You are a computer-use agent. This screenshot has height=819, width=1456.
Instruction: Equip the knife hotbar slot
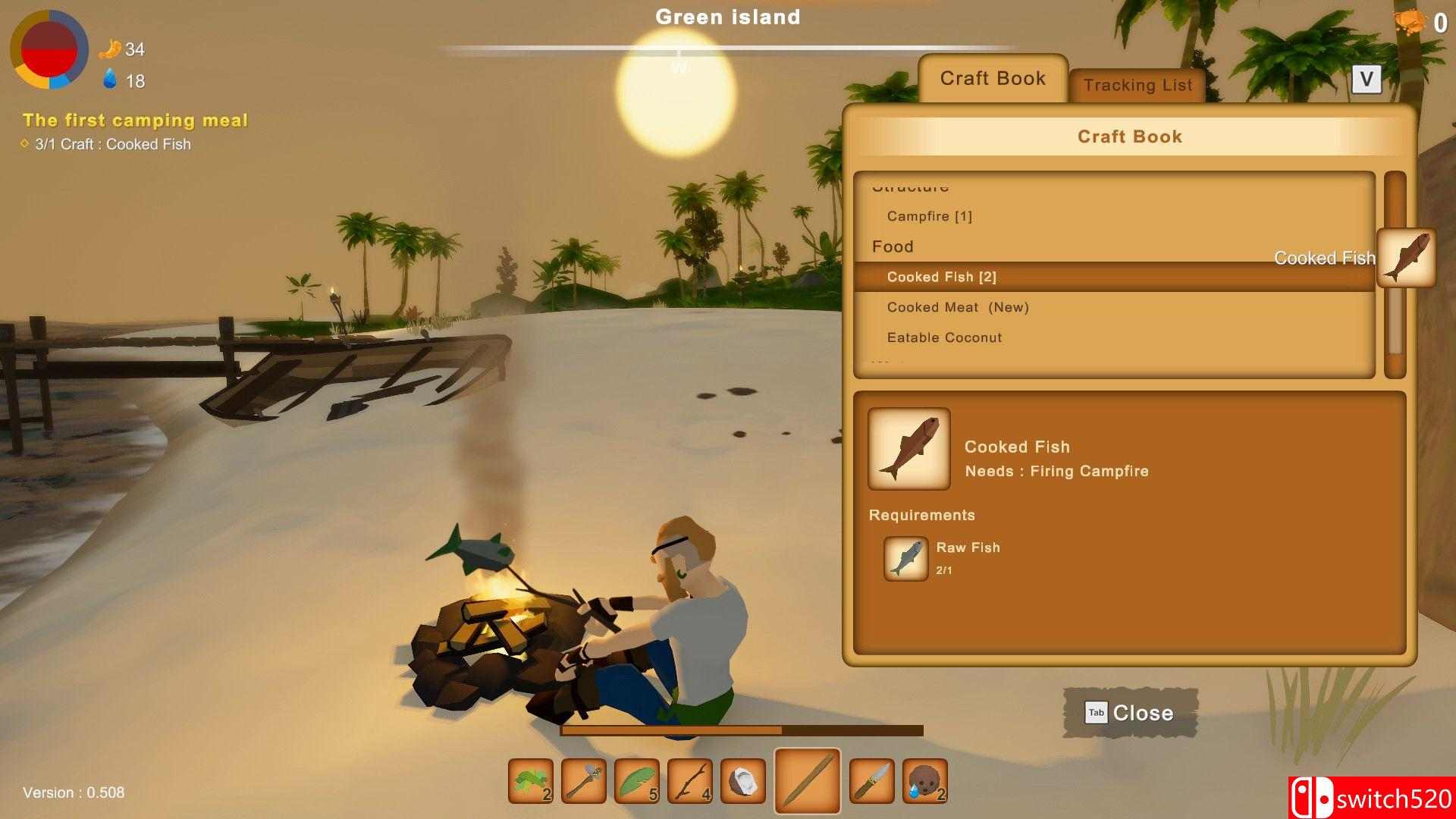coord(872,781)
